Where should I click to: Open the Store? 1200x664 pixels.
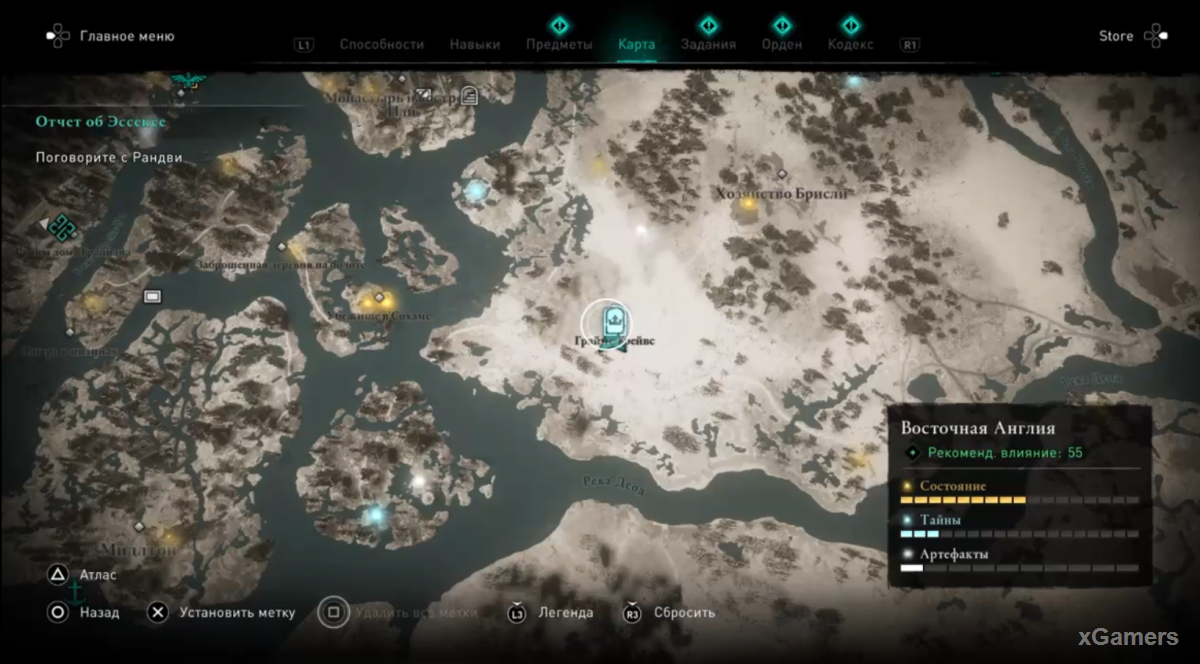(1116, 36)
